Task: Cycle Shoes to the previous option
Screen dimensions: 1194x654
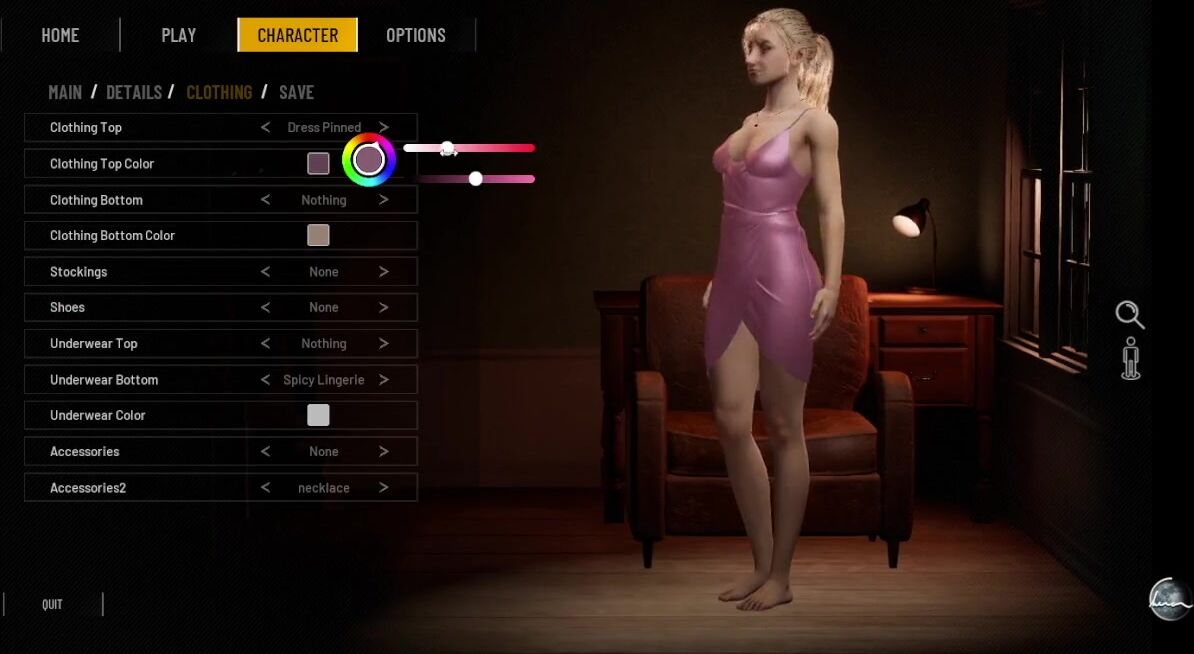Action: tap(265, 307)
